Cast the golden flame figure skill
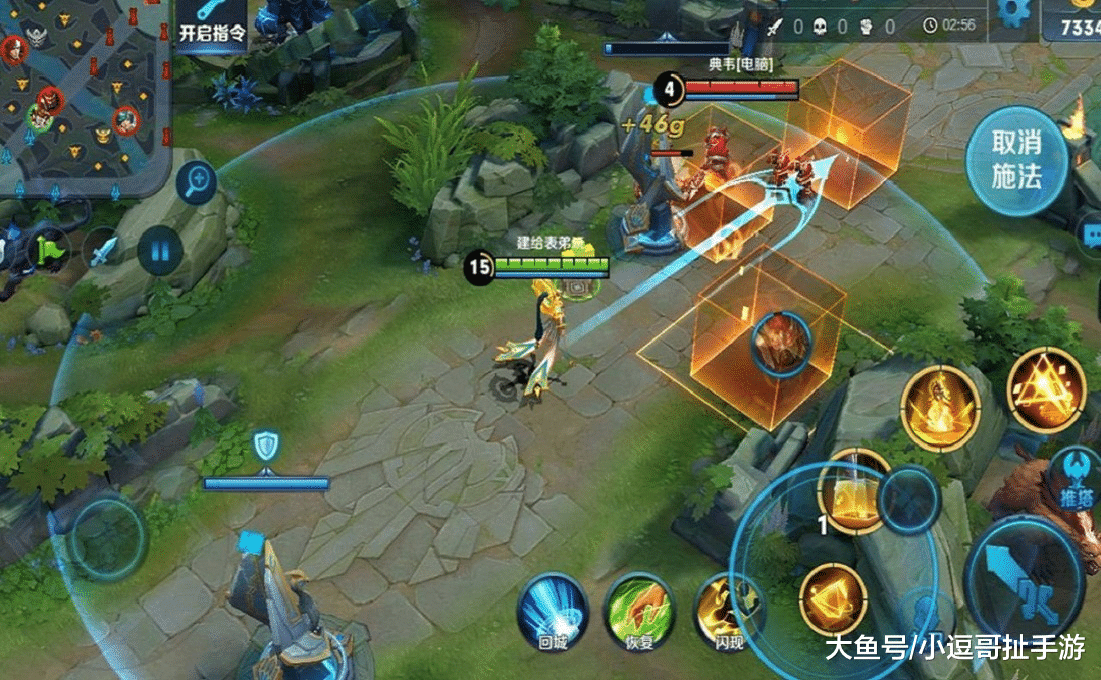Screen dimensions: 1101x680 [x=940, y=405]
